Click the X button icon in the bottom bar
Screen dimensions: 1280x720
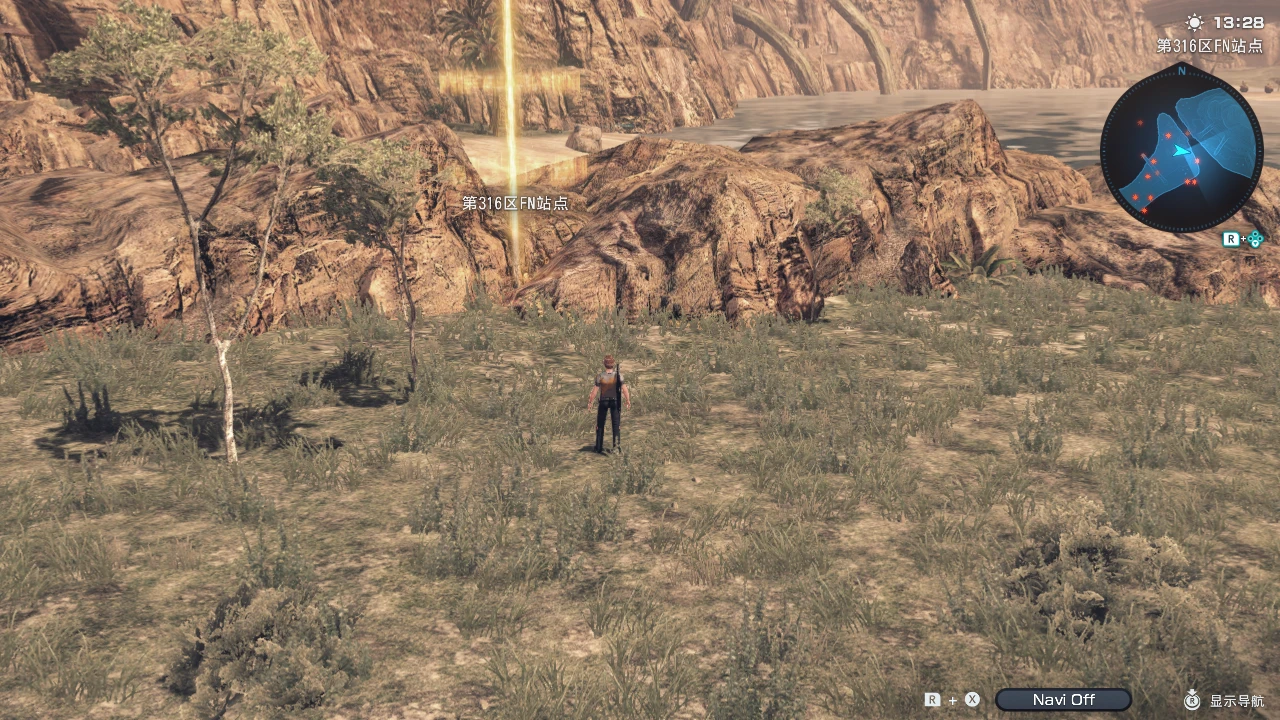click(x=972, y=700)
